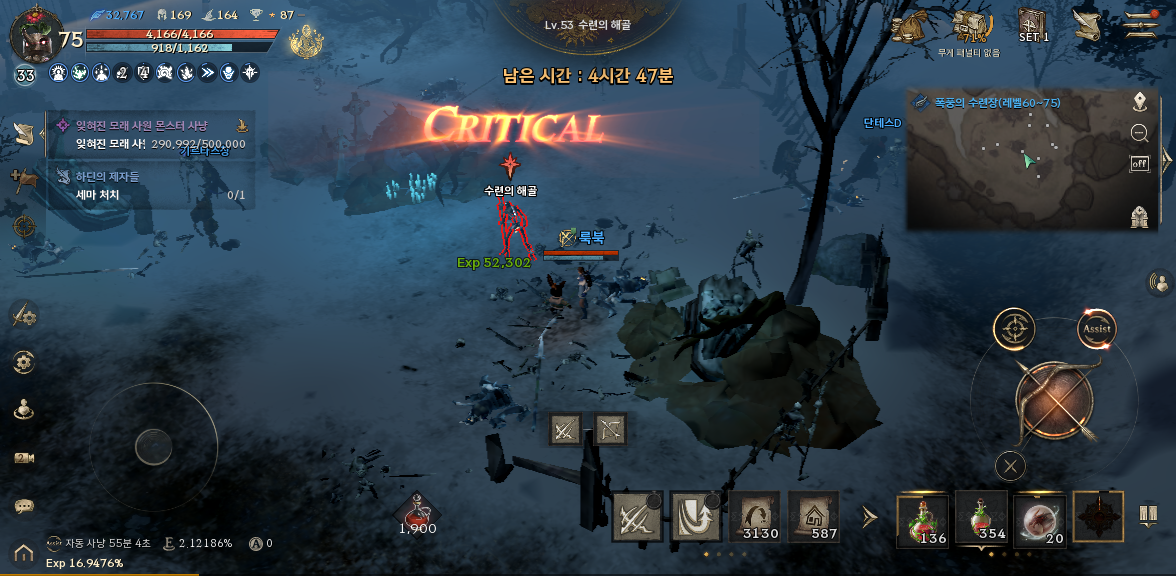Use the return home scroll with 587
The height and width of the screenshot is (576, 1176).
(814, 517)
